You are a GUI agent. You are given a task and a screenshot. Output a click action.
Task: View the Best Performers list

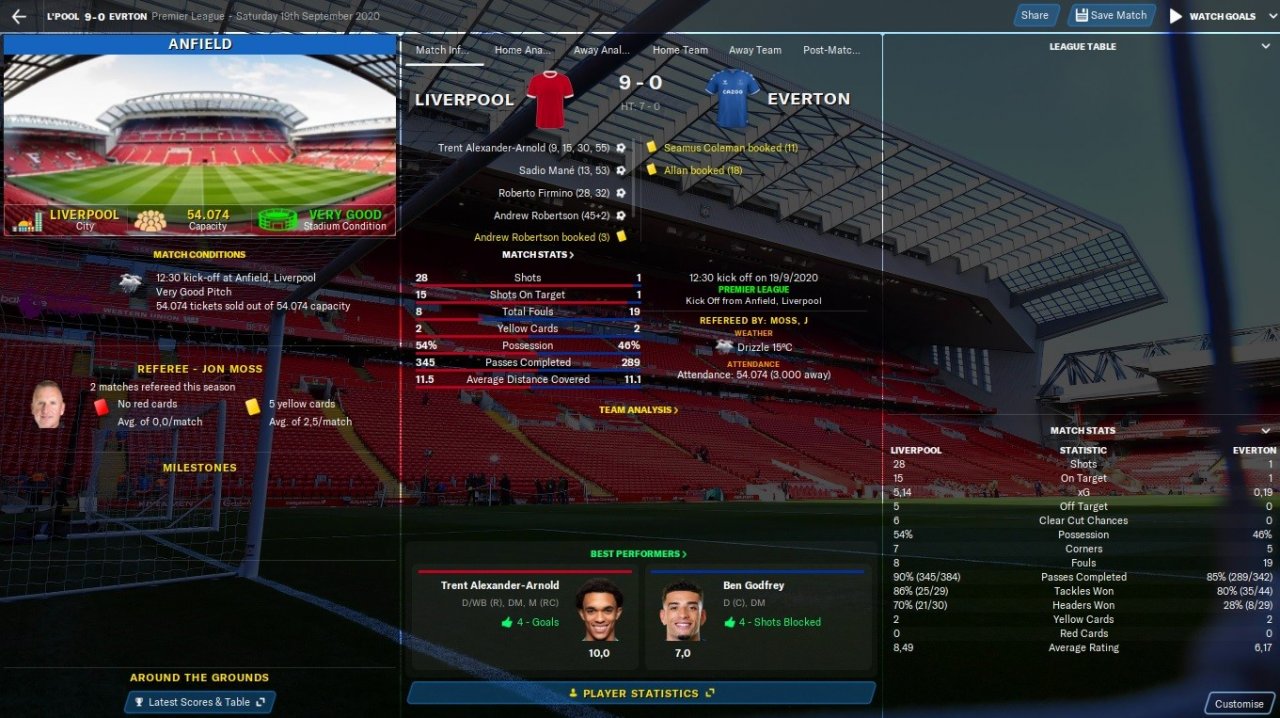(638, 554)
